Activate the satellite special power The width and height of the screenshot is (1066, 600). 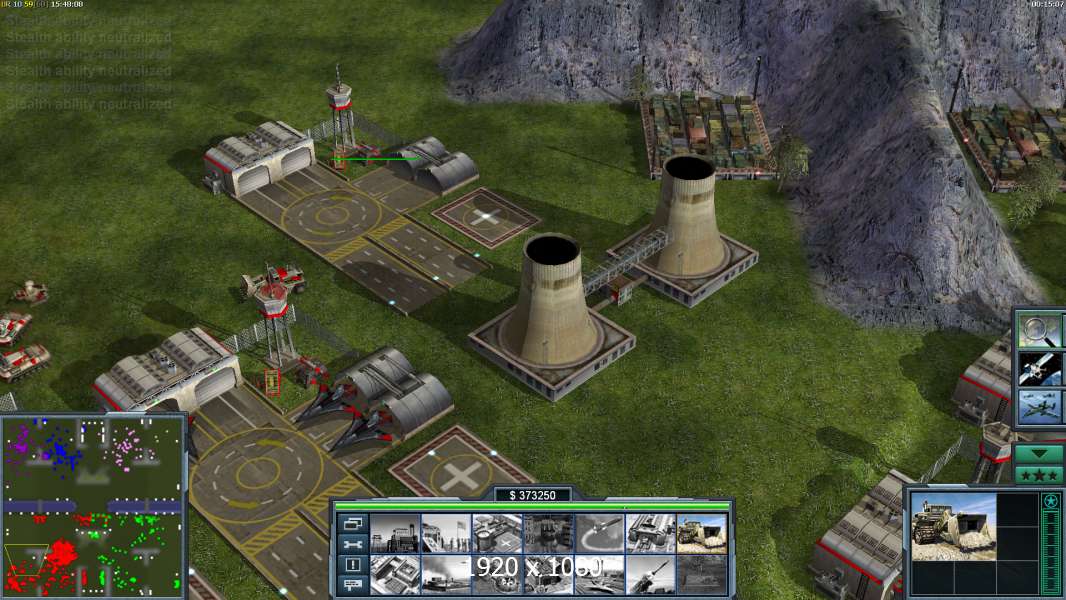coord(1039,369)
